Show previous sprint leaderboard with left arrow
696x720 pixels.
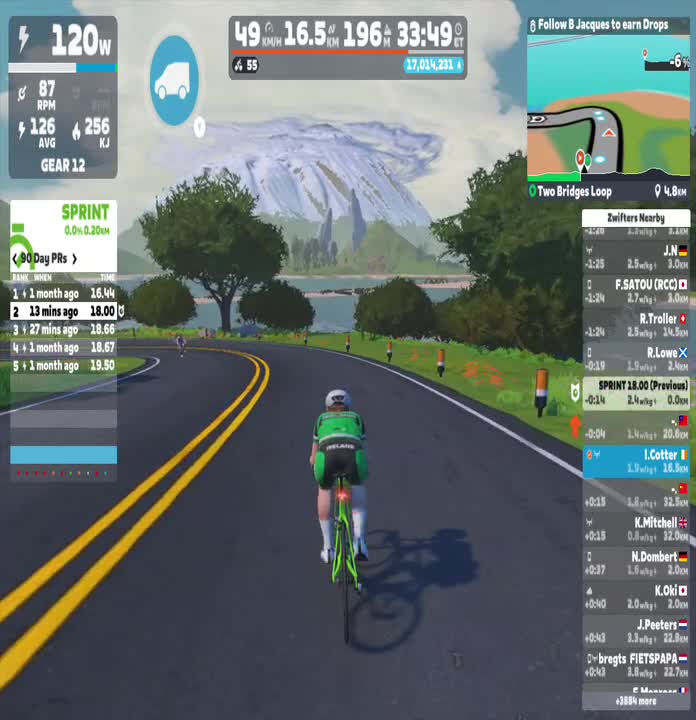(x=14, y=259)
